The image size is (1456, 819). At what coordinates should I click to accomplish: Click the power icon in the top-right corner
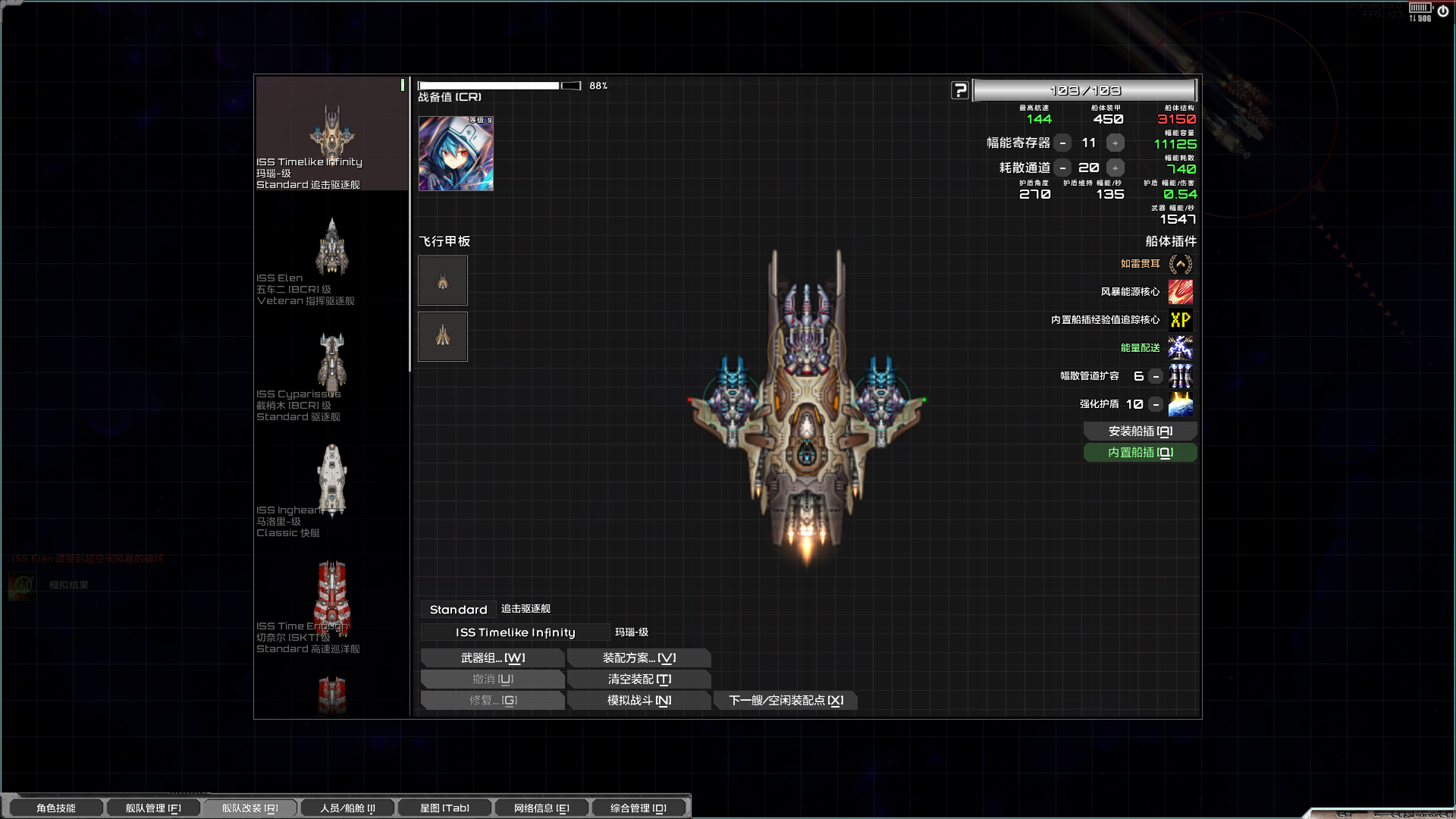pyautogui.click(x=1445, y=11)
